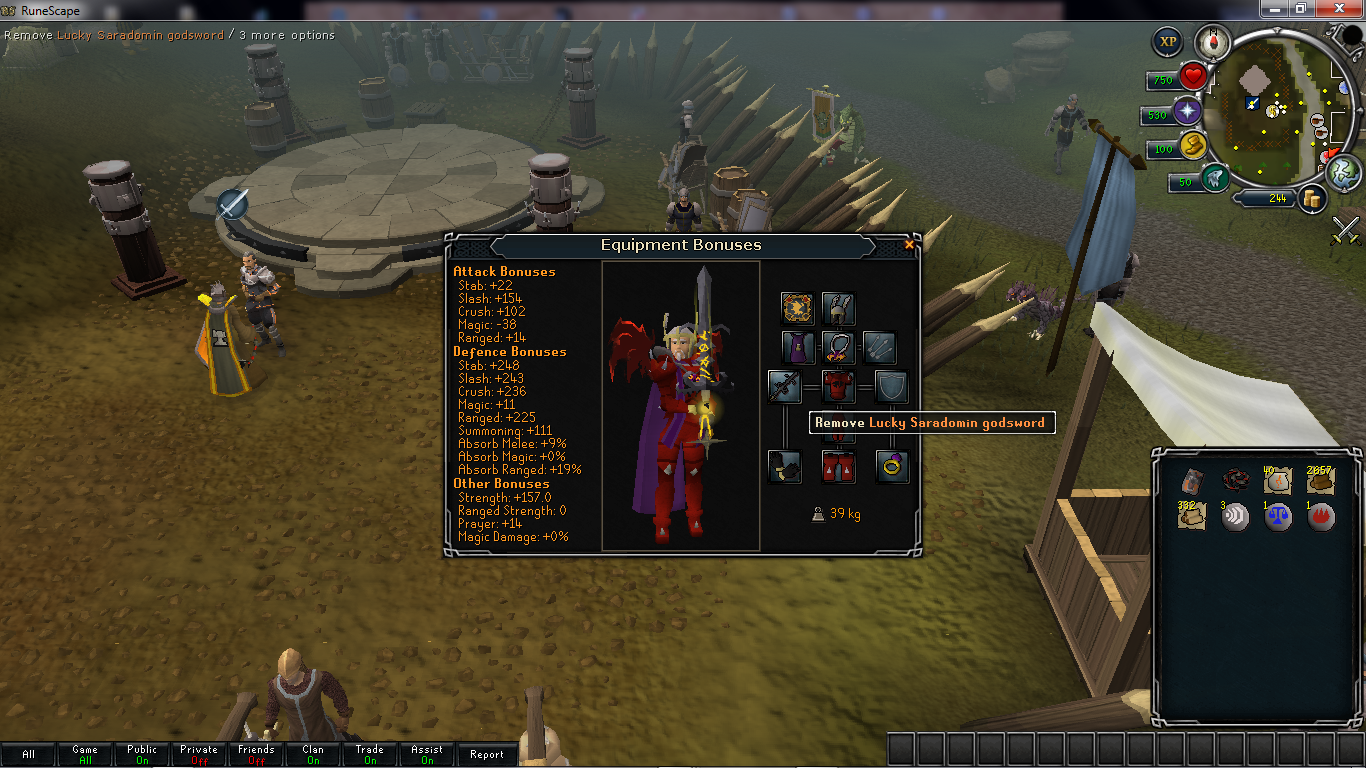Select the fire rune in the inventory
The width and height of the screenshot is (1366, 768).
[1320, 517]
